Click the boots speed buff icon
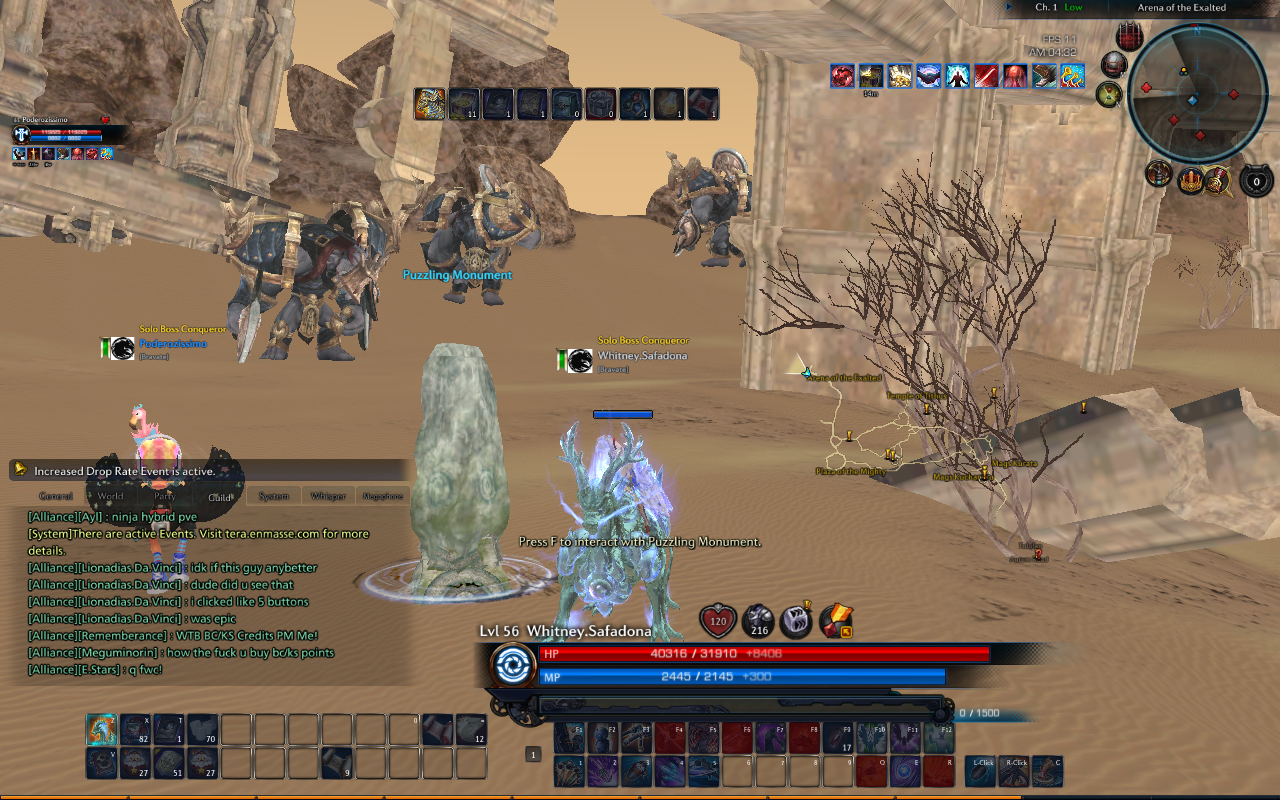The height and width of the screenshot is (800, 1280). (x=1042, y=77)
